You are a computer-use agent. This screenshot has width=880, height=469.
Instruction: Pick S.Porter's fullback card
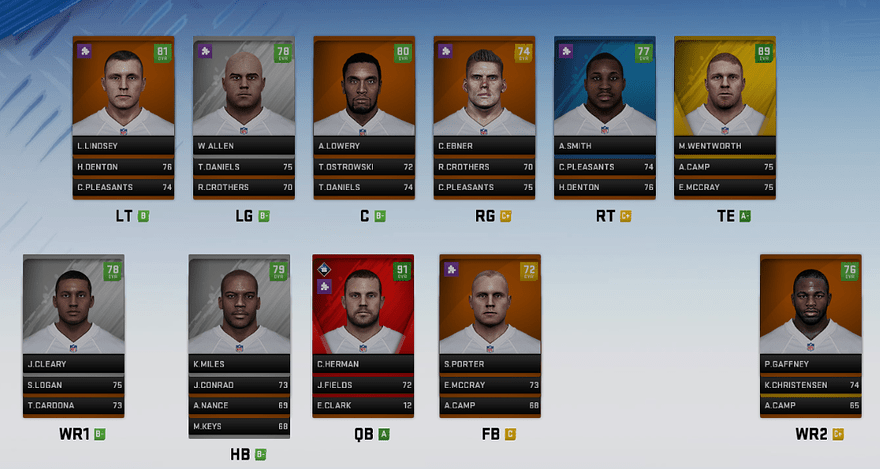point(490,310)
